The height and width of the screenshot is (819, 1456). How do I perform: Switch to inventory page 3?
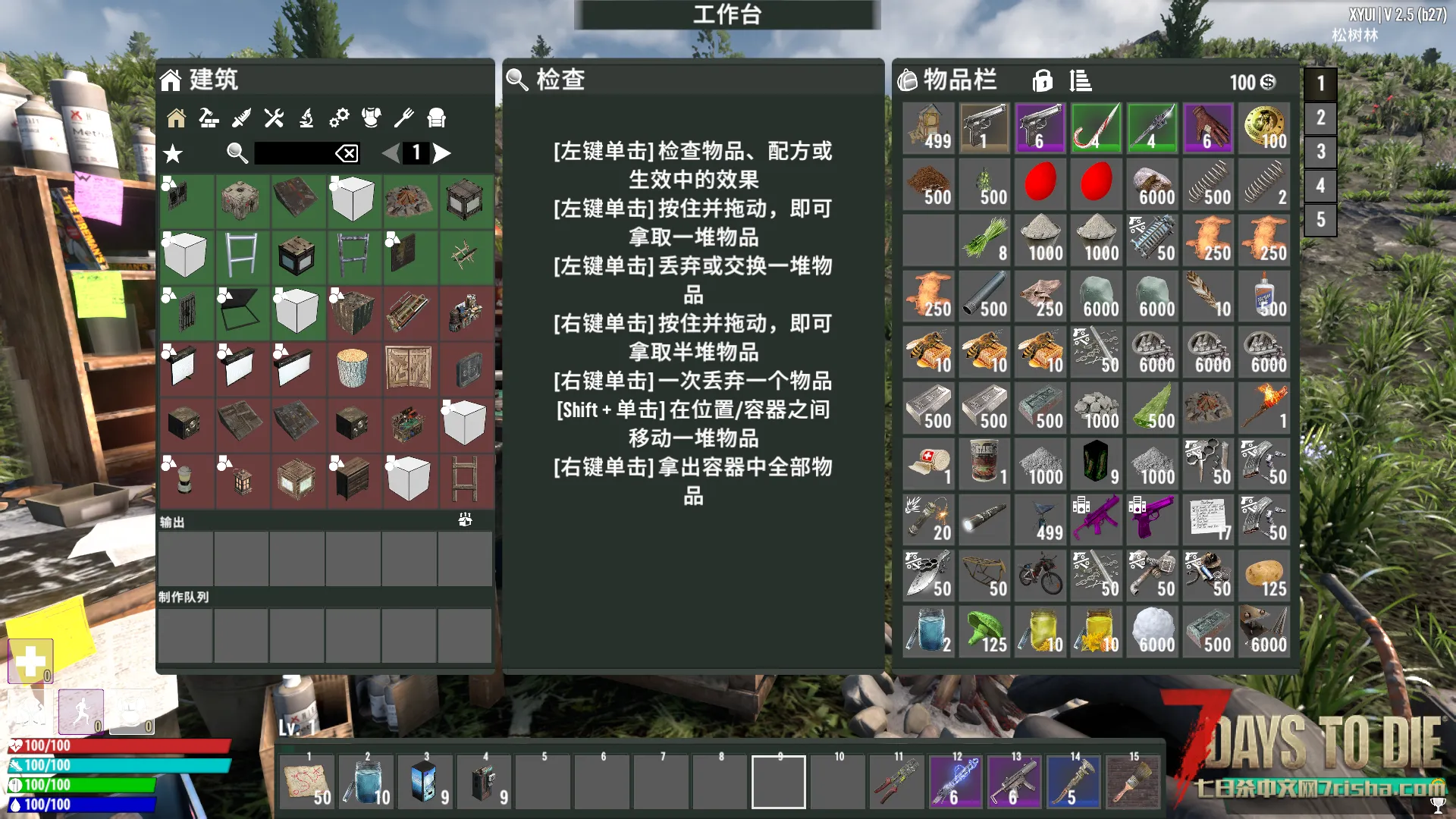click(1320, 152)
